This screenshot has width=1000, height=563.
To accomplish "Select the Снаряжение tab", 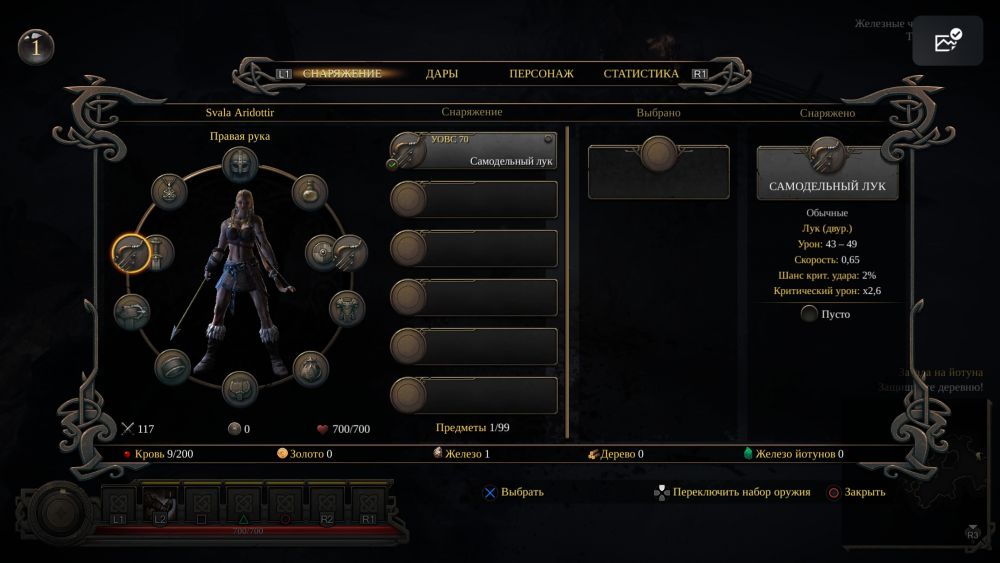I will (x=342, y=74).
